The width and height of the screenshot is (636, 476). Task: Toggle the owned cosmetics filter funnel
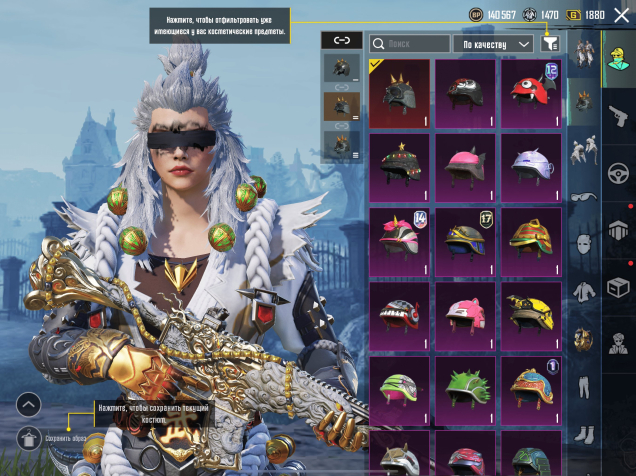(x=550, y=44)
